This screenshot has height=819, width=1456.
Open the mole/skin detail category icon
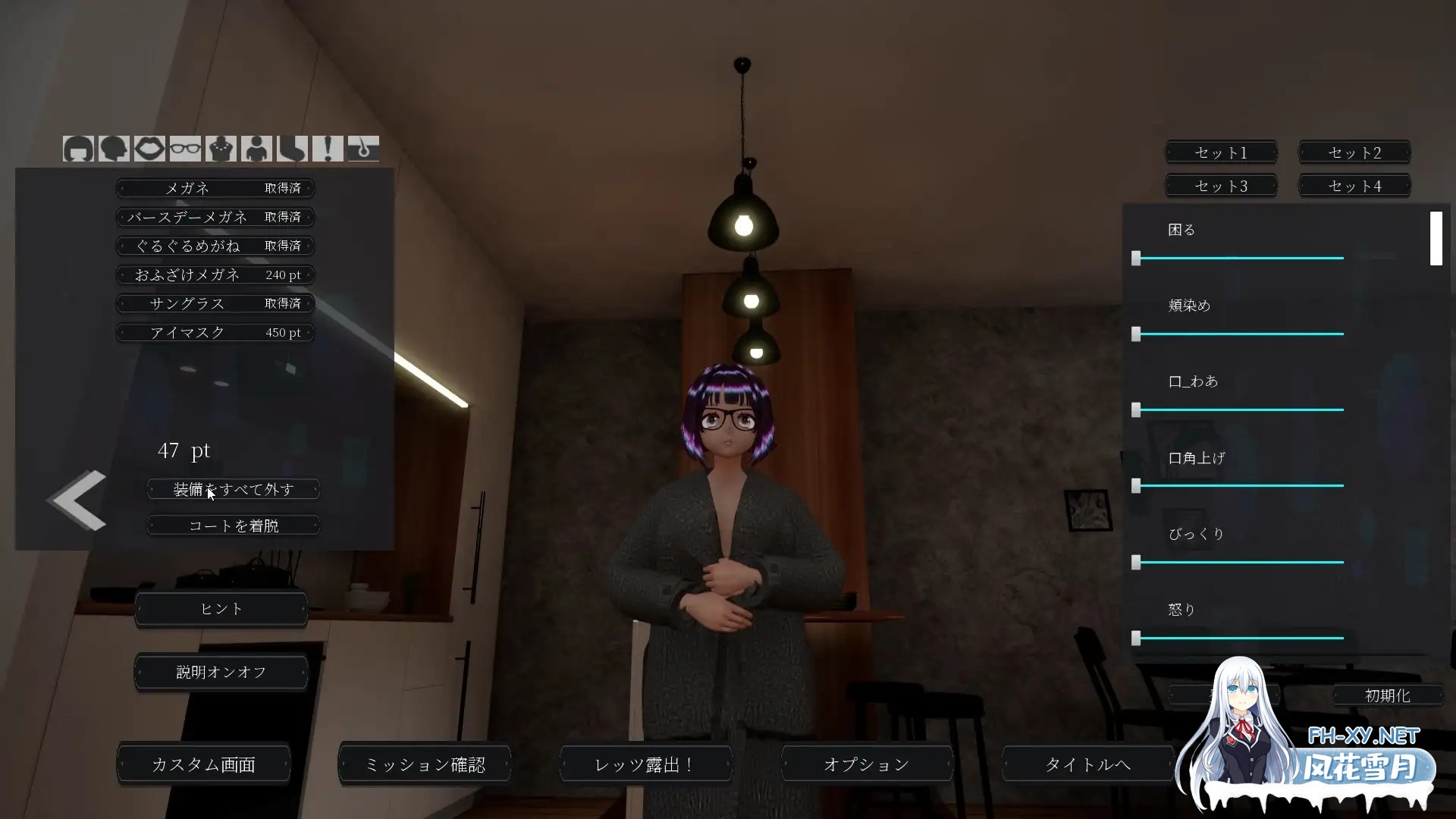click(x=363, y=149)
